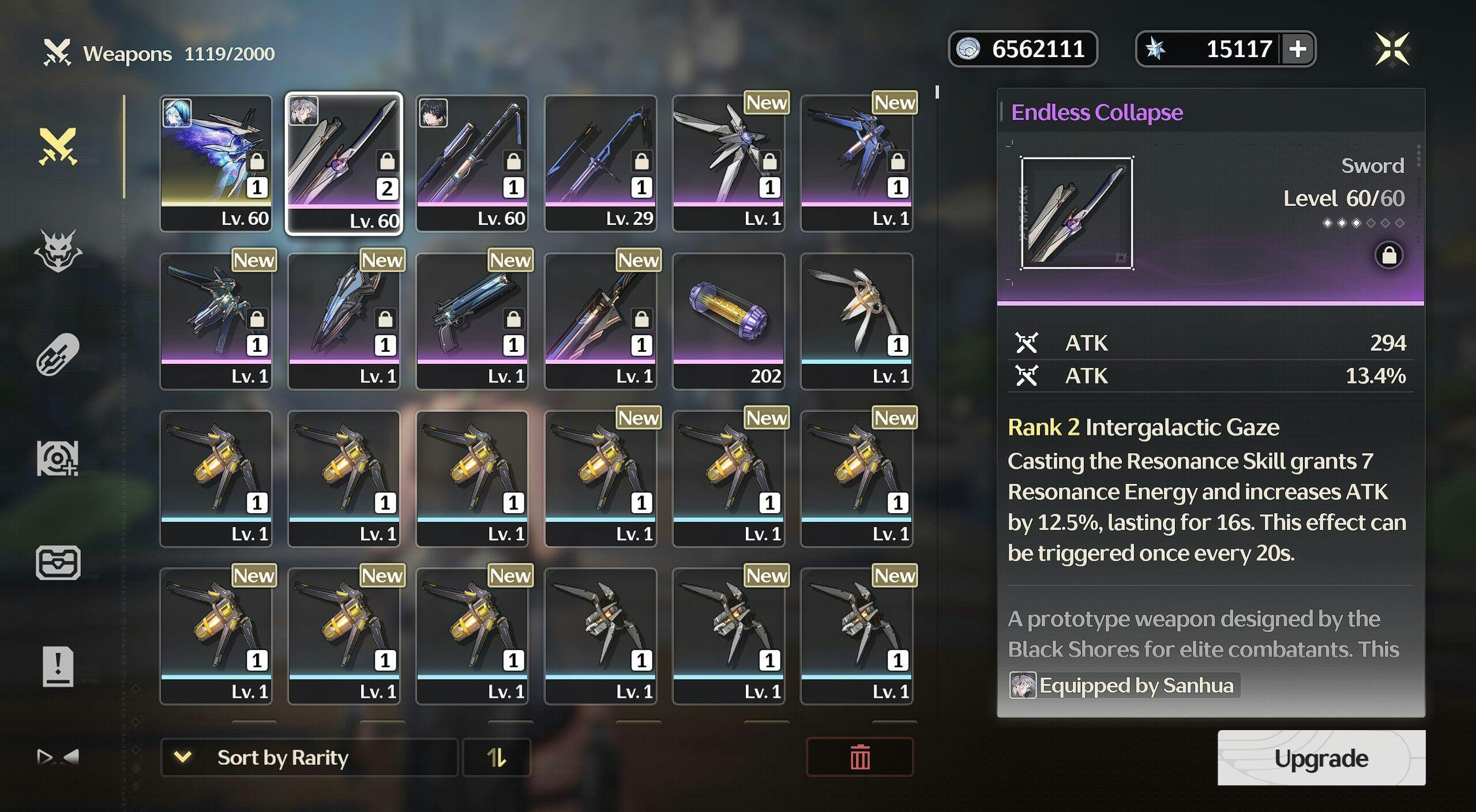The width and height of the screenshot is (1476, 812).
Task: Select the white-bladed Lv. 1 blue-rarity weapon
Action: pyautogui.click(x=857, y=321)
